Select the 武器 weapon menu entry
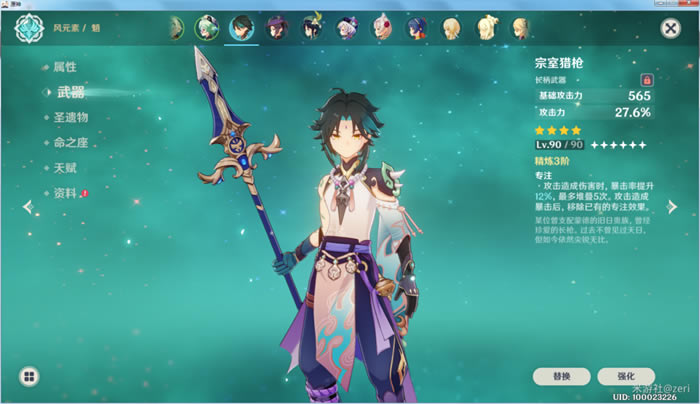The width and height of the screenshot is (700, 404). (x=70, y=92)
